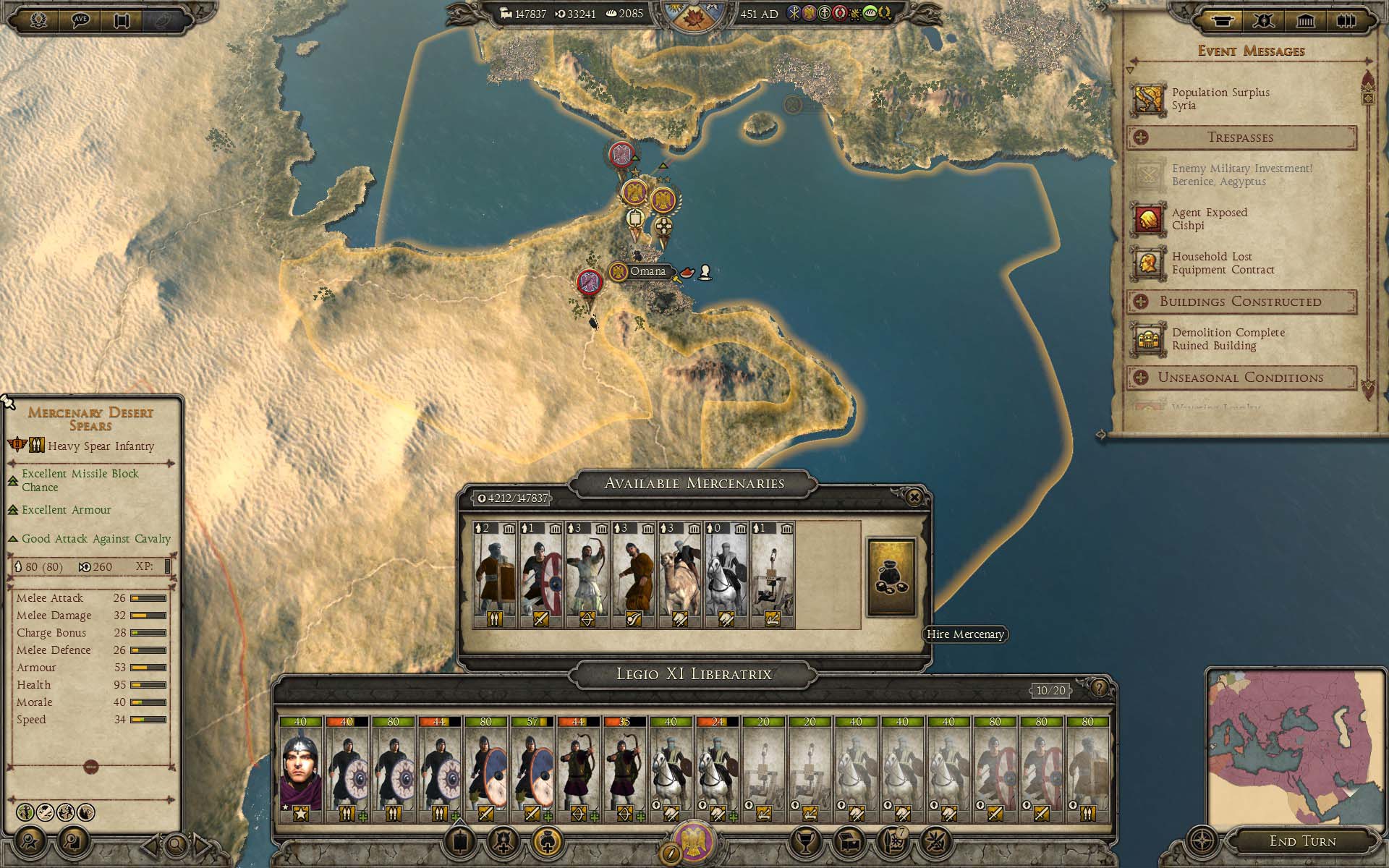Open the Population Surplus Syria message
Viewport: 1389px width, 868px height.
coord(1220,99)
